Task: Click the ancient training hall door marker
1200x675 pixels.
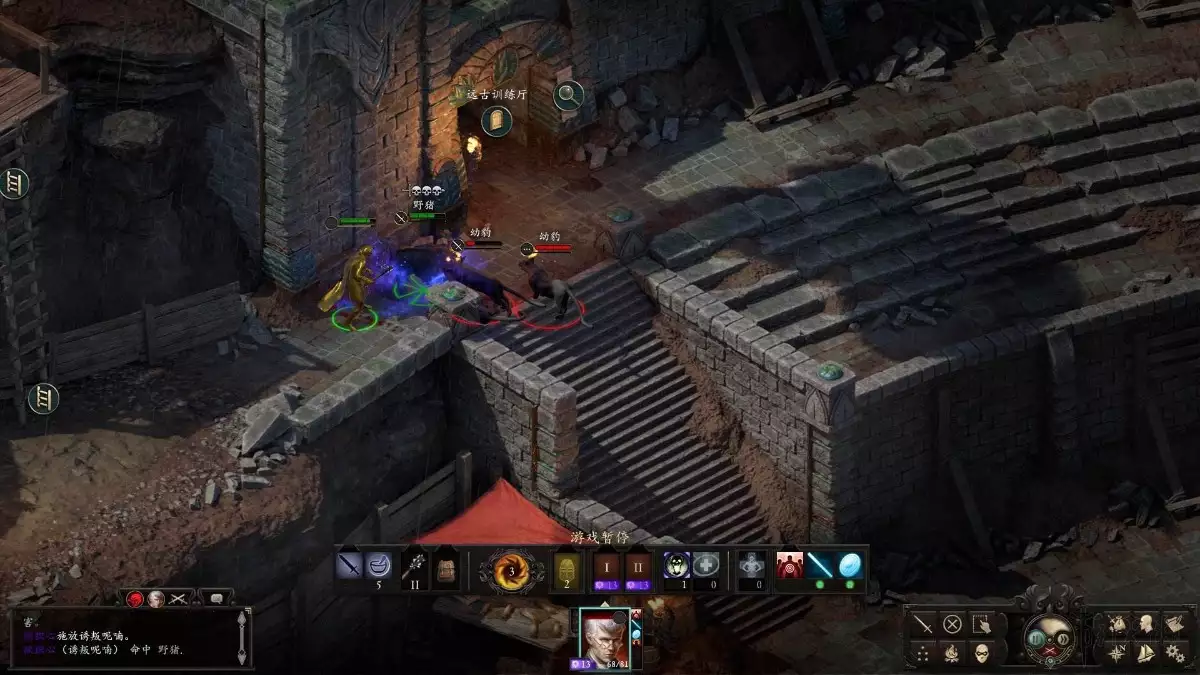Action: (x=497, y=121)
